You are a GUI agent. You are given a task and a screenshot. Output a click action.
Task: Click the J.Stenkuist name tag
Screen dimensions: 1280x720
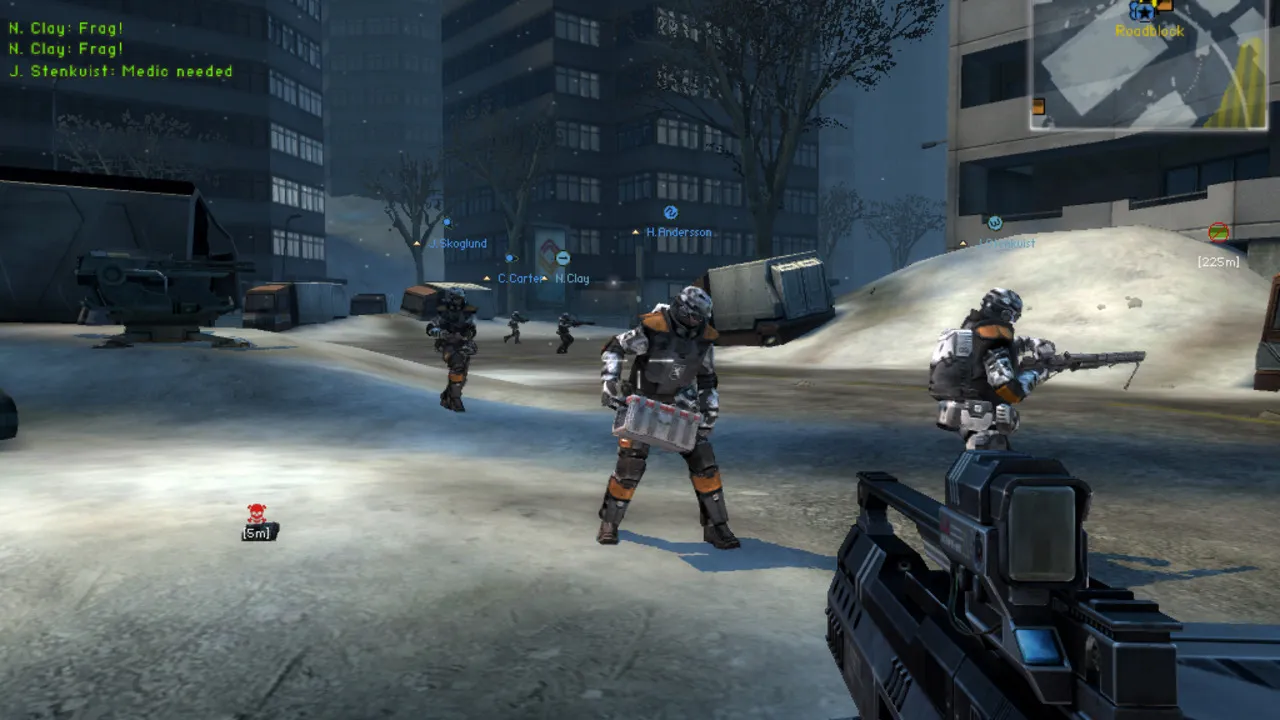pos(1008,243)
